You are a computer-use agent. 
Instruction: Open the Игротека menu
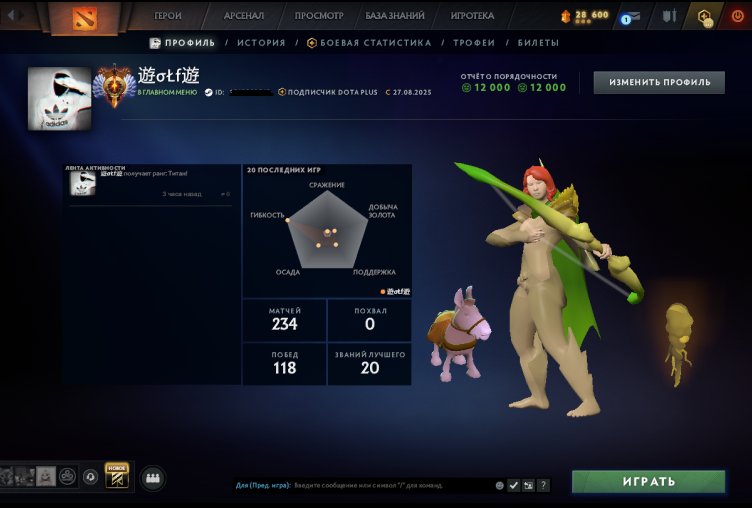tap(472, 16)
